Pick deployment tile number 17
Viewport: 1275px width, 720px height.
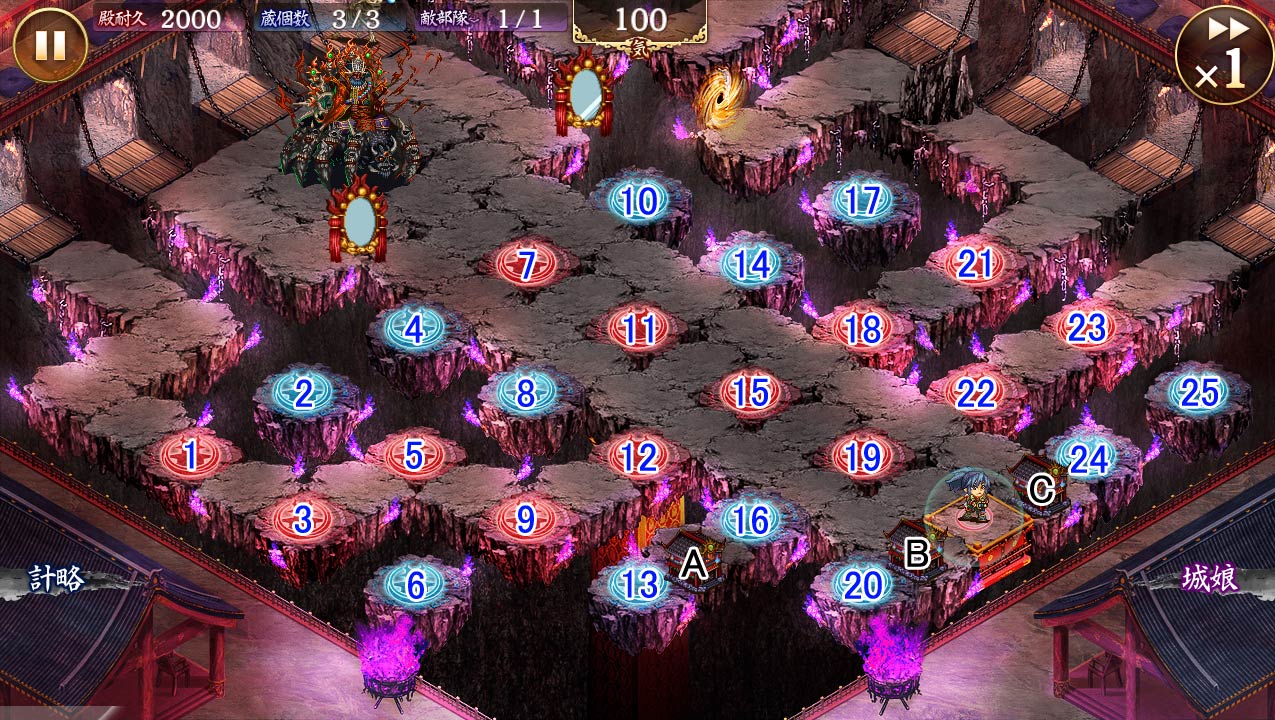862,202
